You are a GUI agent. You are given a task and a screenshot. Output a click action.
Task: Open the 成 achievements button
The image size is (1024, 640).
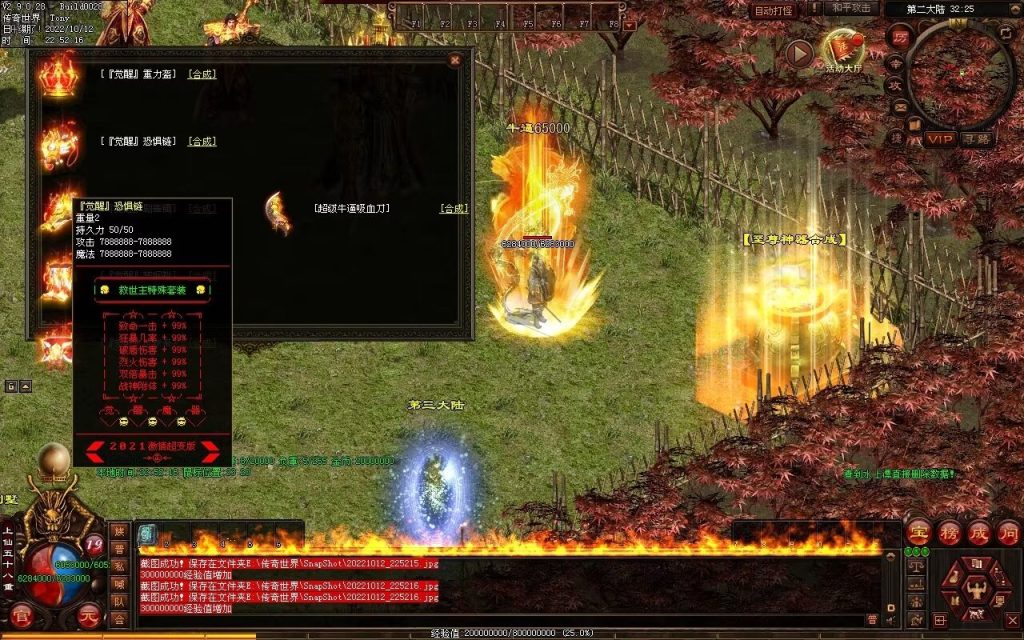coord(979,532)
